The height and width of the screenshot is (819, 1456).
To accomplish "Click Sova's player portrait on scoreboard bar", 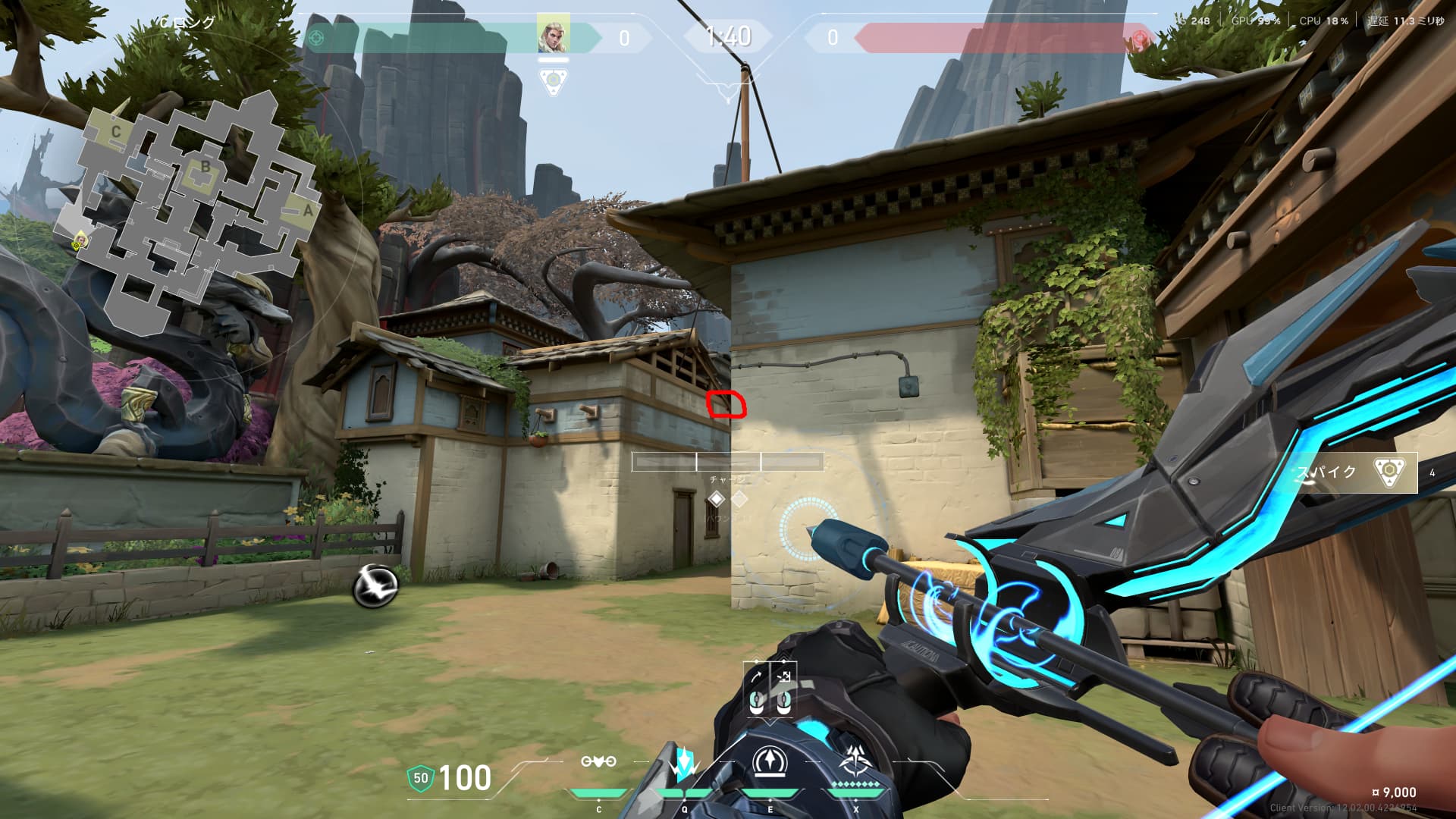I will pos(554,35).
